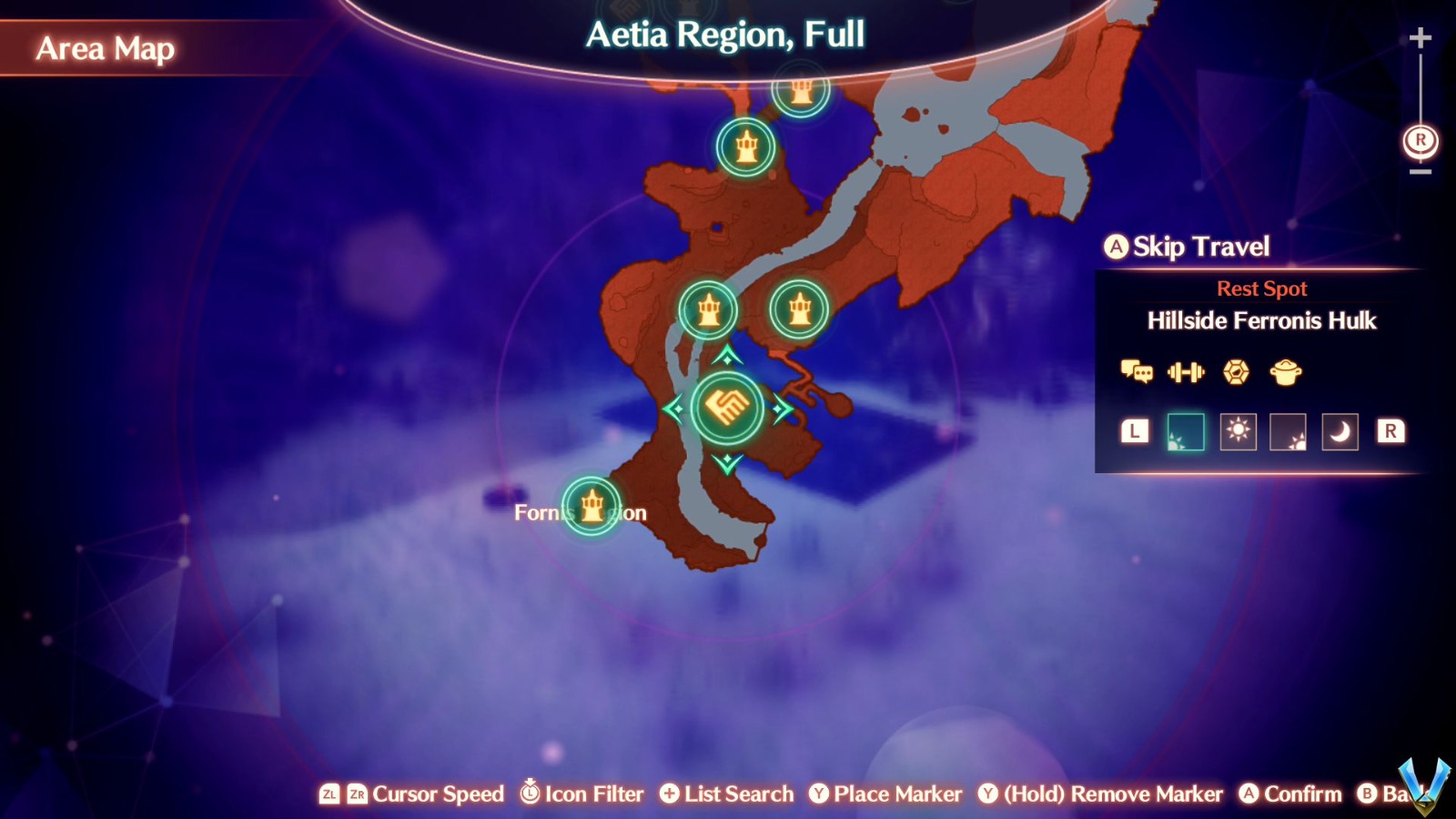Select the chat bubbles discussion icon

coord(1136,371)
